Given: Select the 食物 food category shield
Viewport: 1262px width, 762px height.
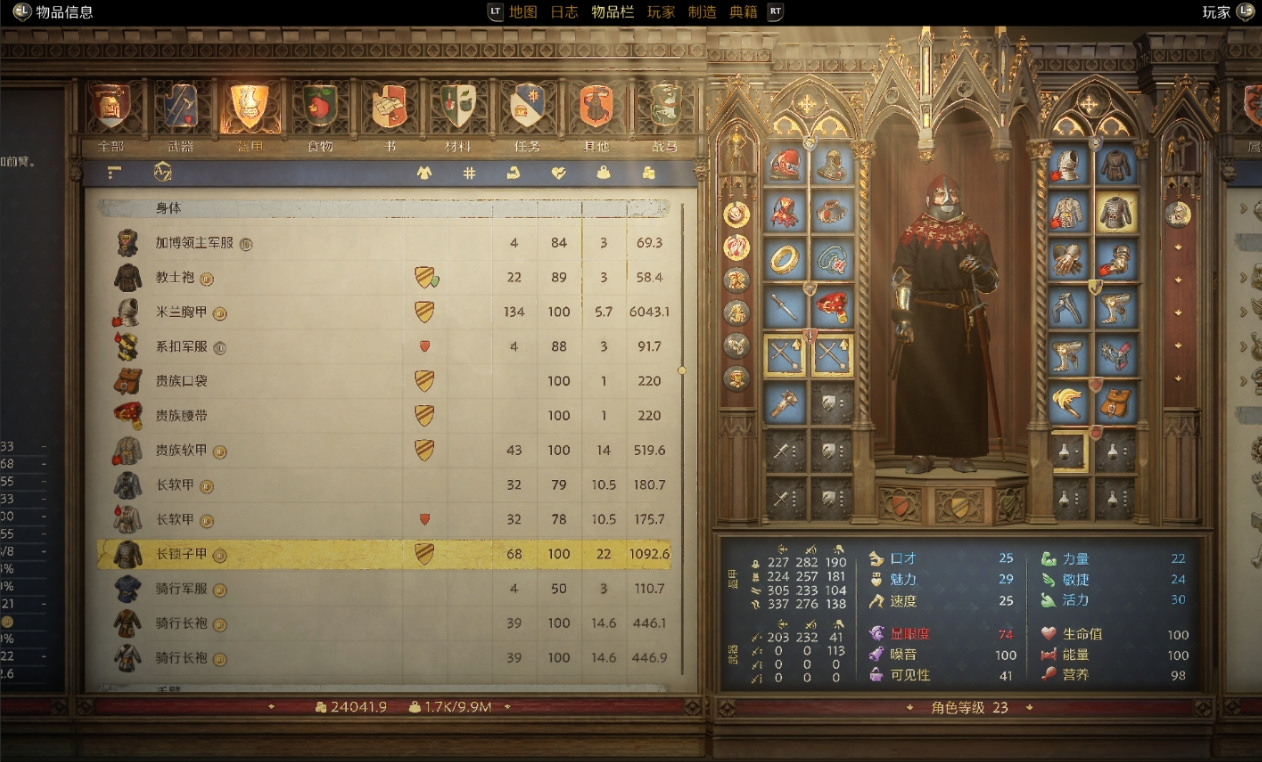Looking at the screenshot, I should pos(320,107).
